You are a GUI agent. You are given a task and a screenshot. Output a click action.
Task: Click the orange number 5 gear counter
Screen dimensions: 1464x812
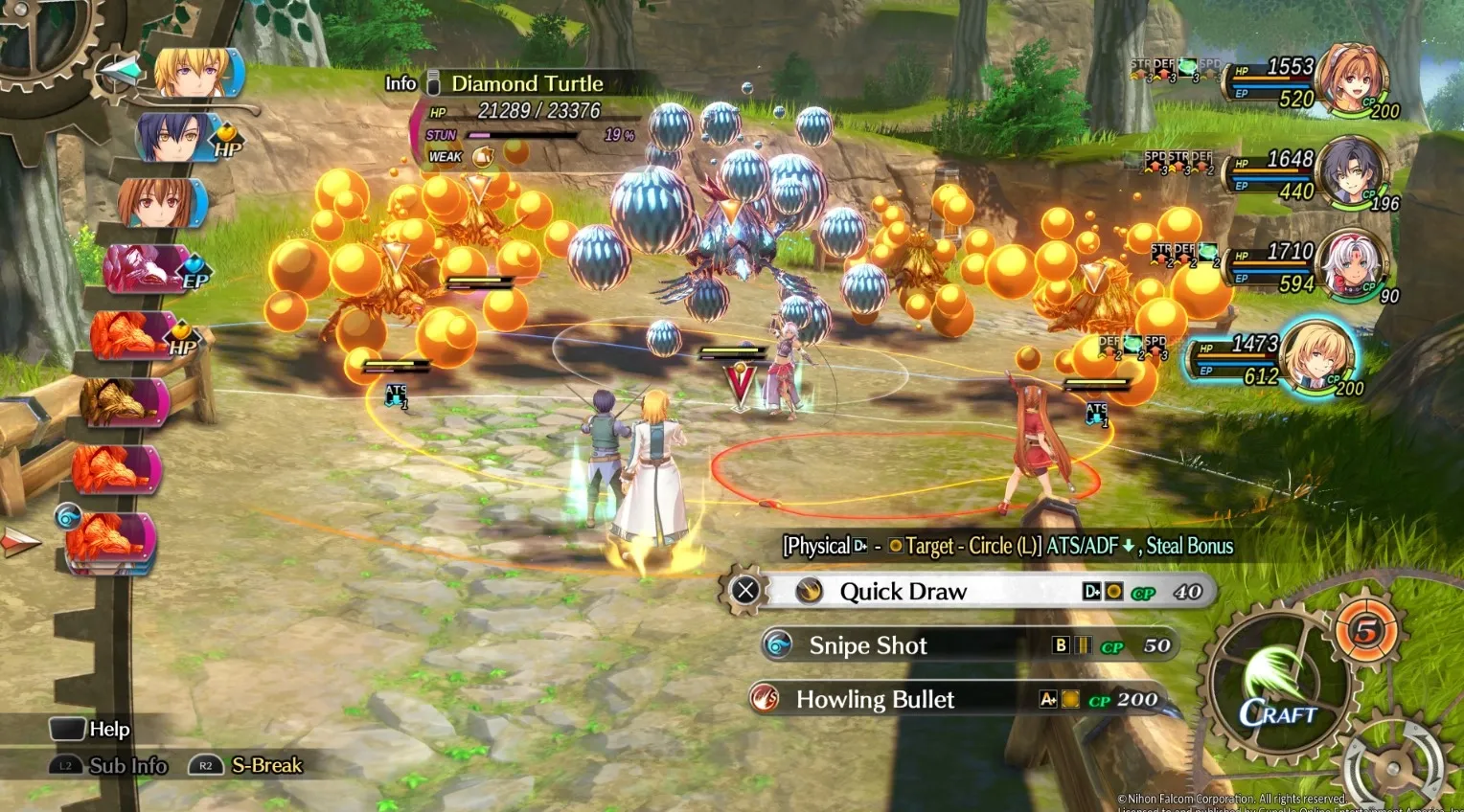pos(1366,630)
